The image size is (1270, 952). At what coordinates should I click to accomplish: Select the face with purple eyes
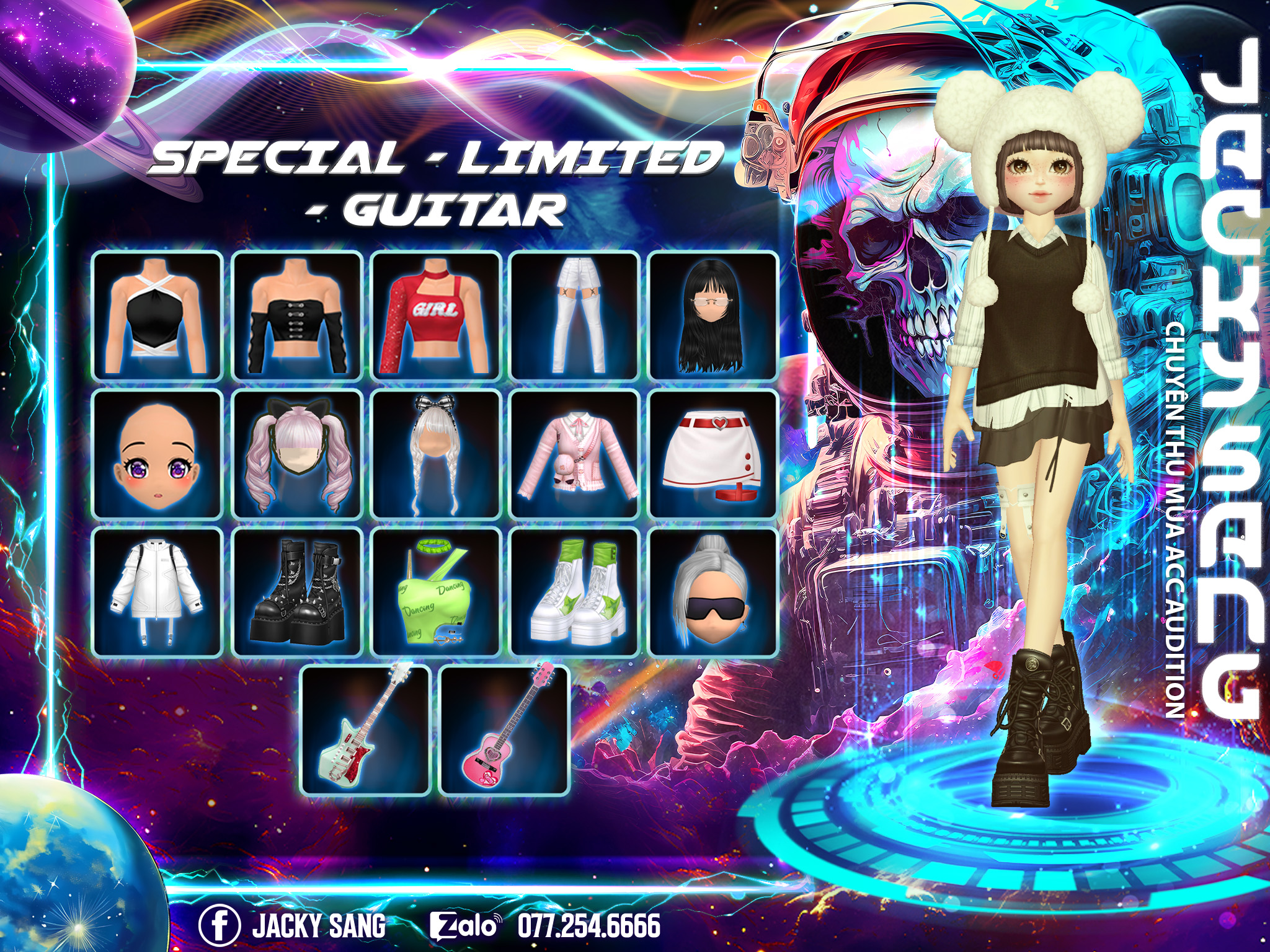coord(158,454)
